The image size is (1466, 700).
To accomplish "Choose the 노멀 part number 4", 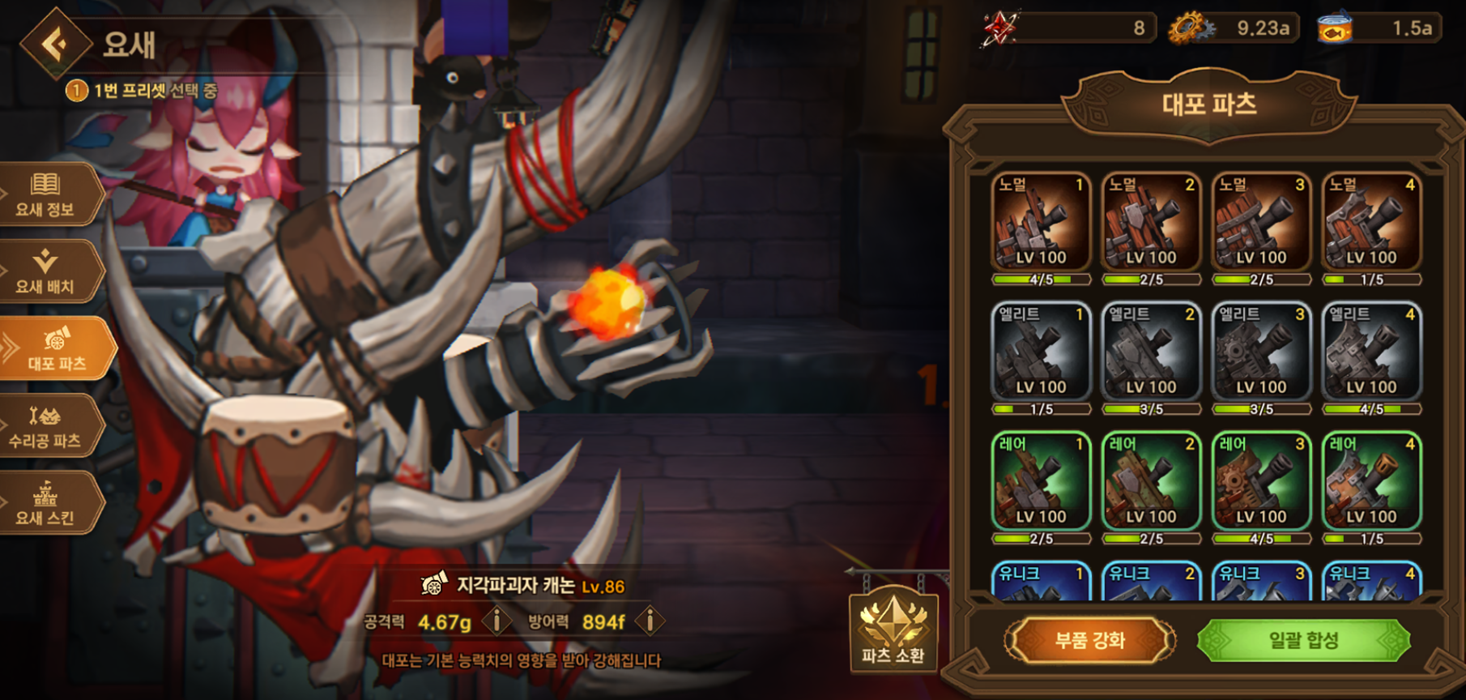I will (1371, 222).
